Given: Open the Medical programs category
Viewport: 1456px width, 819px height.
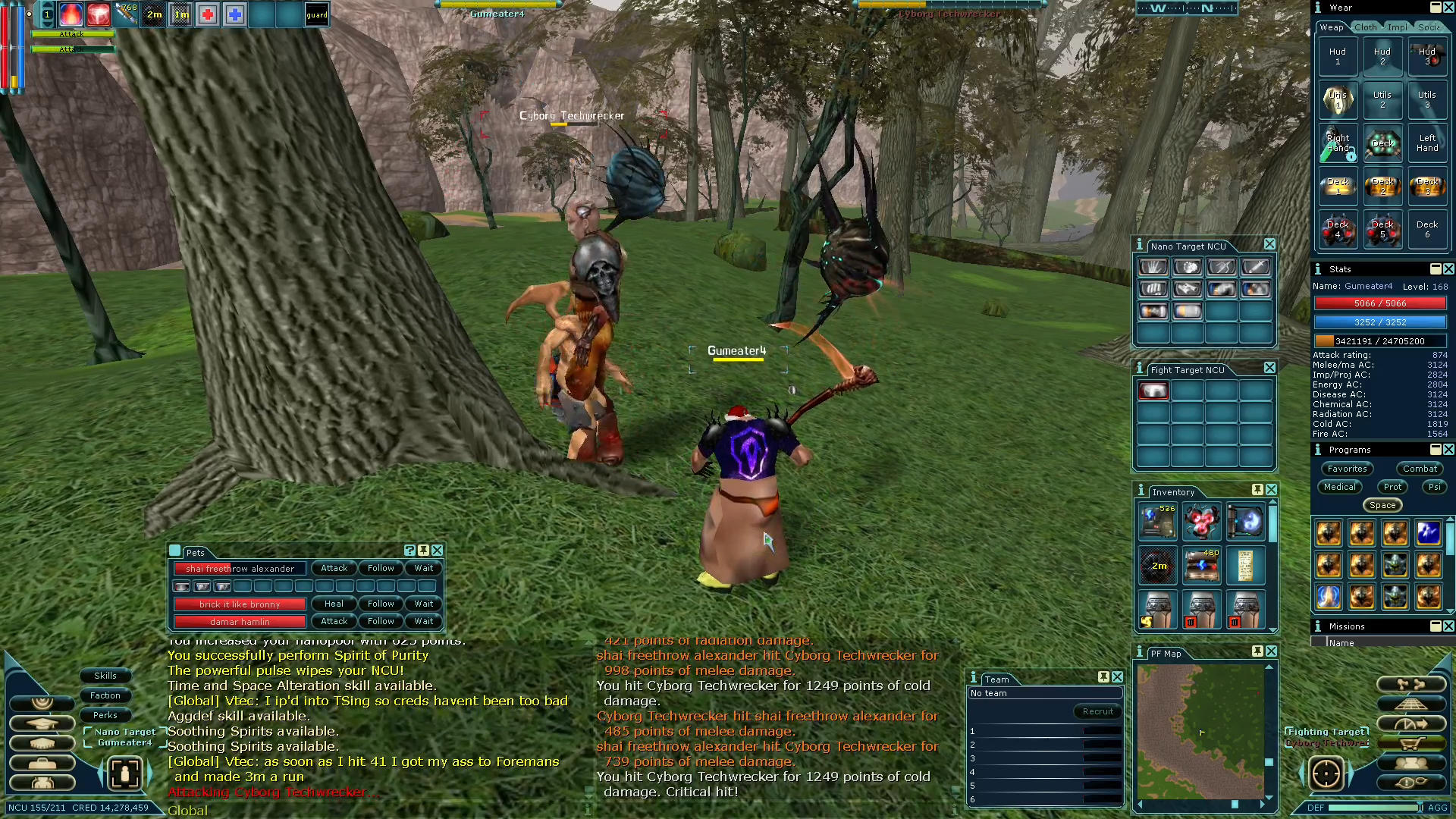Looking at the screenshot, I should (x=1340, y=487).
